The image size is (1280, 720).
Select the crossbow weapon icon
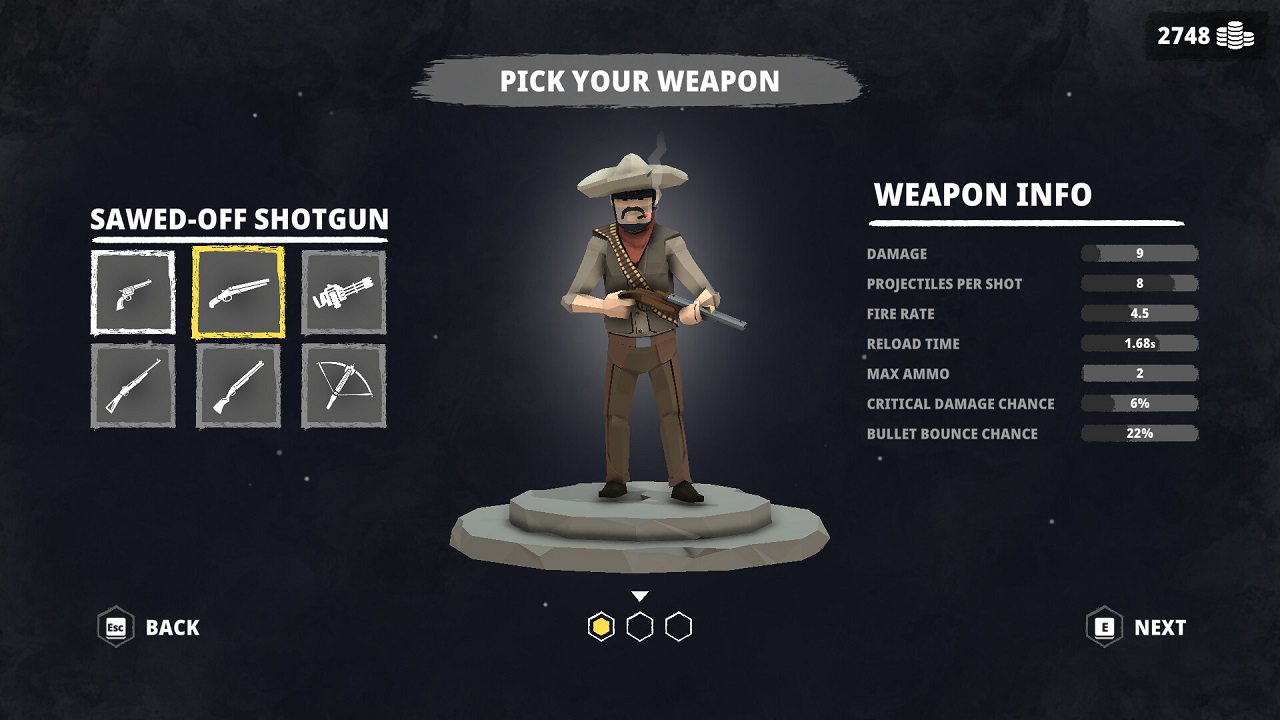click(x=343, y=385)
